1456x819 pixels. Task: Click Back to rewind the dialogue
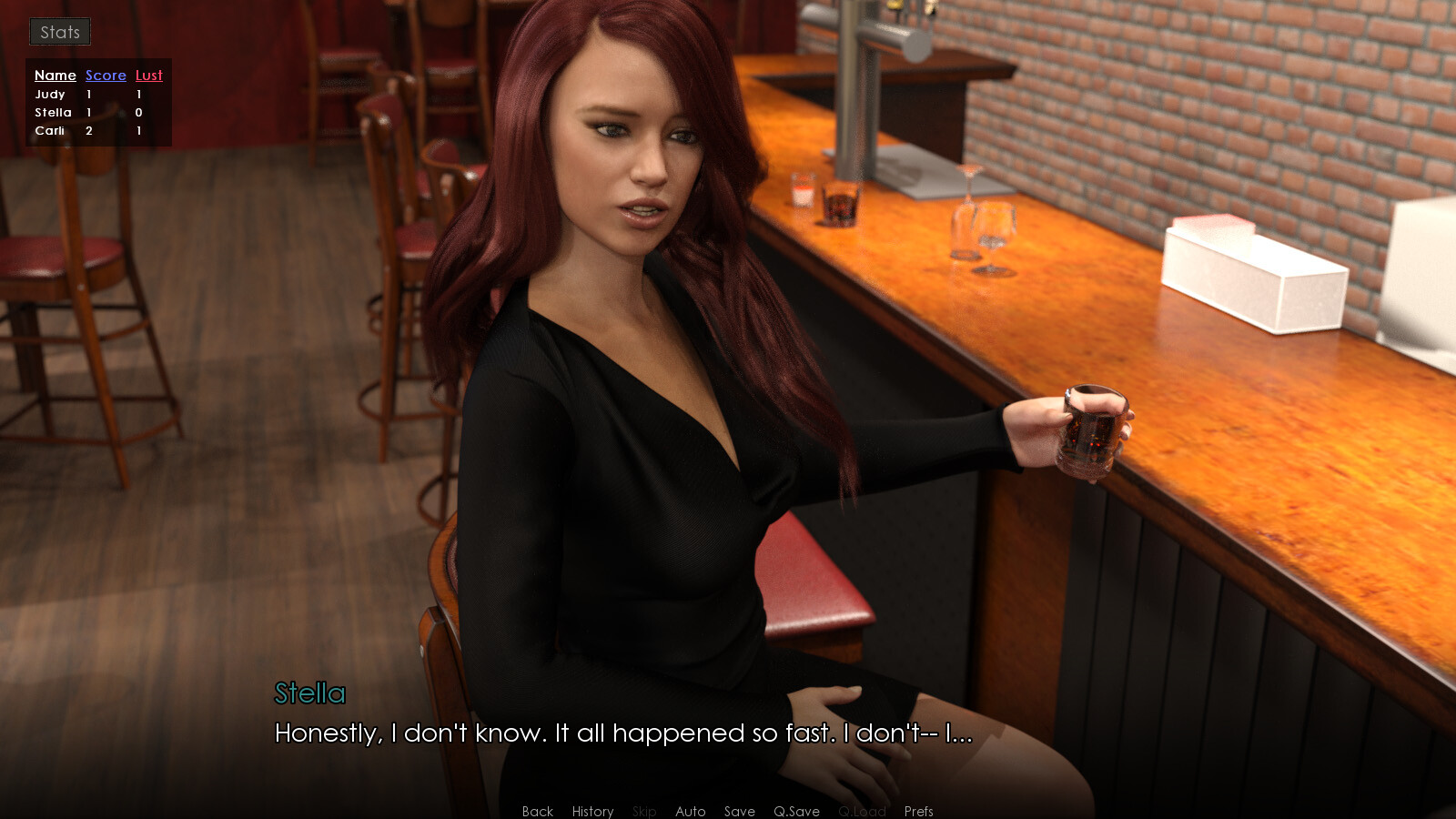pyautogui.click(x=537, y=811)
